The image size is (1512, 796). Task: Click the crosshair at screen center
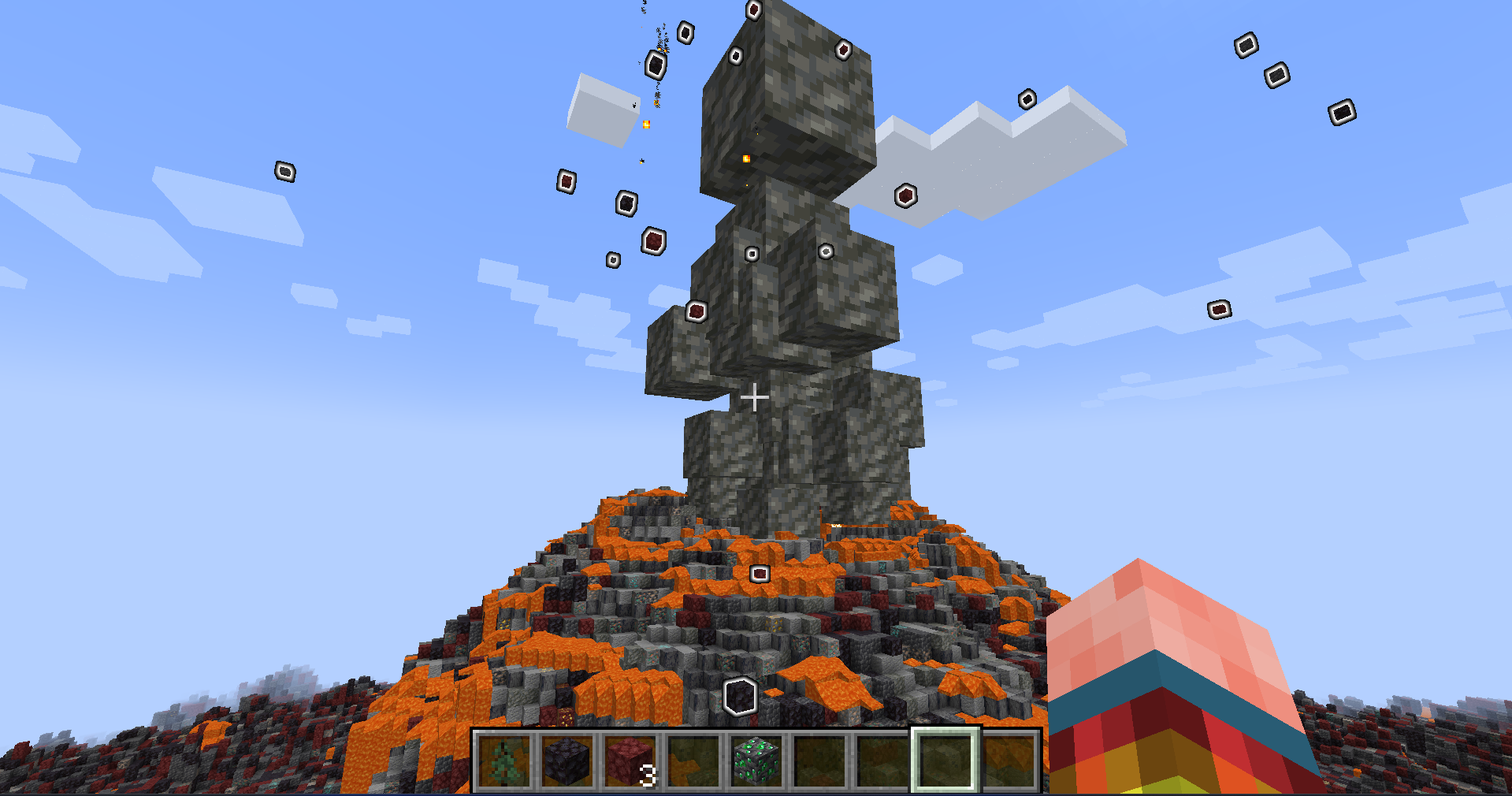tap(755, 397)
